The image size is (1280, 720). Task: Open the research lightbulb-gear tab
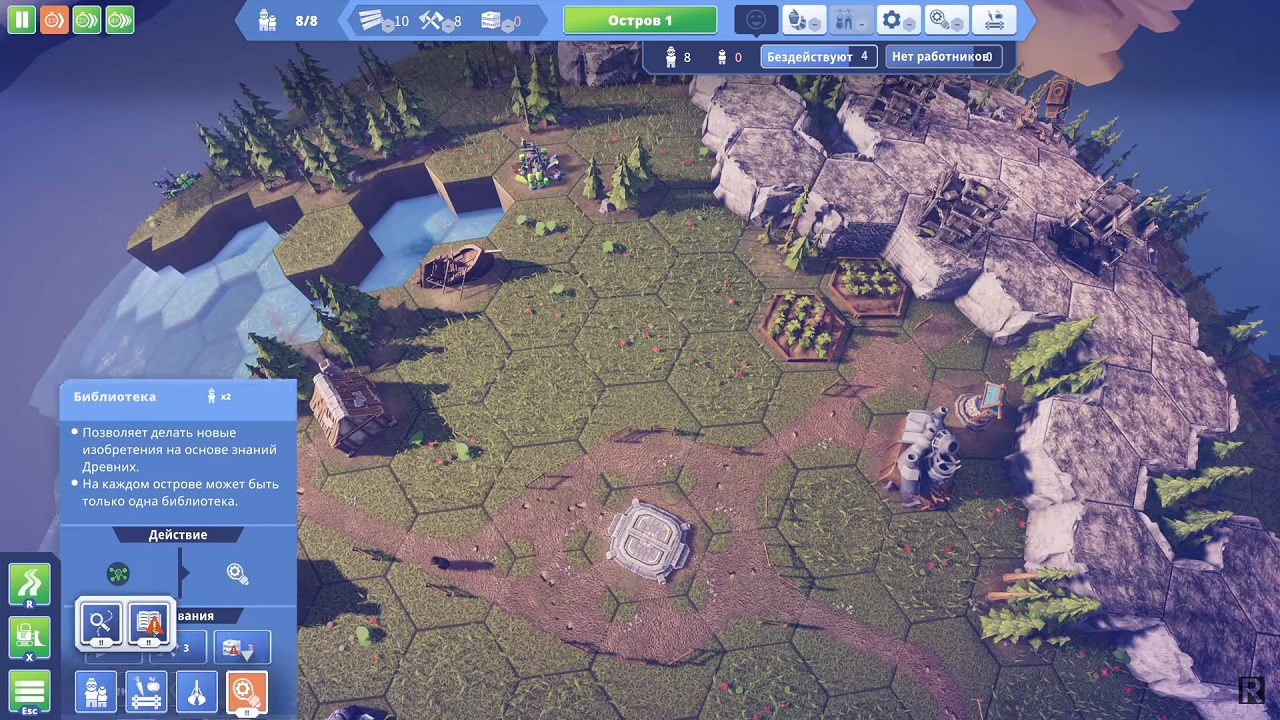[x=945, y=20]
